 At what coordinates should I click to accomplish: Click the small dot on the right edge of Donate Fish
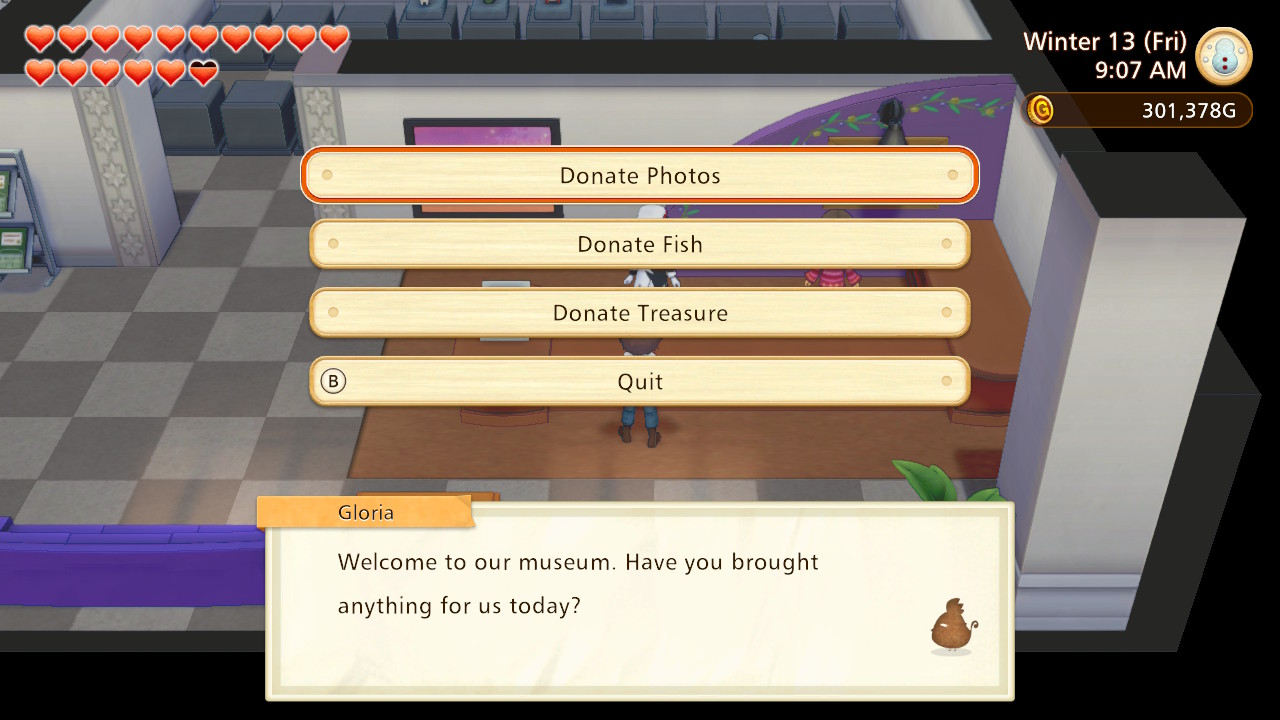point(949,243)
